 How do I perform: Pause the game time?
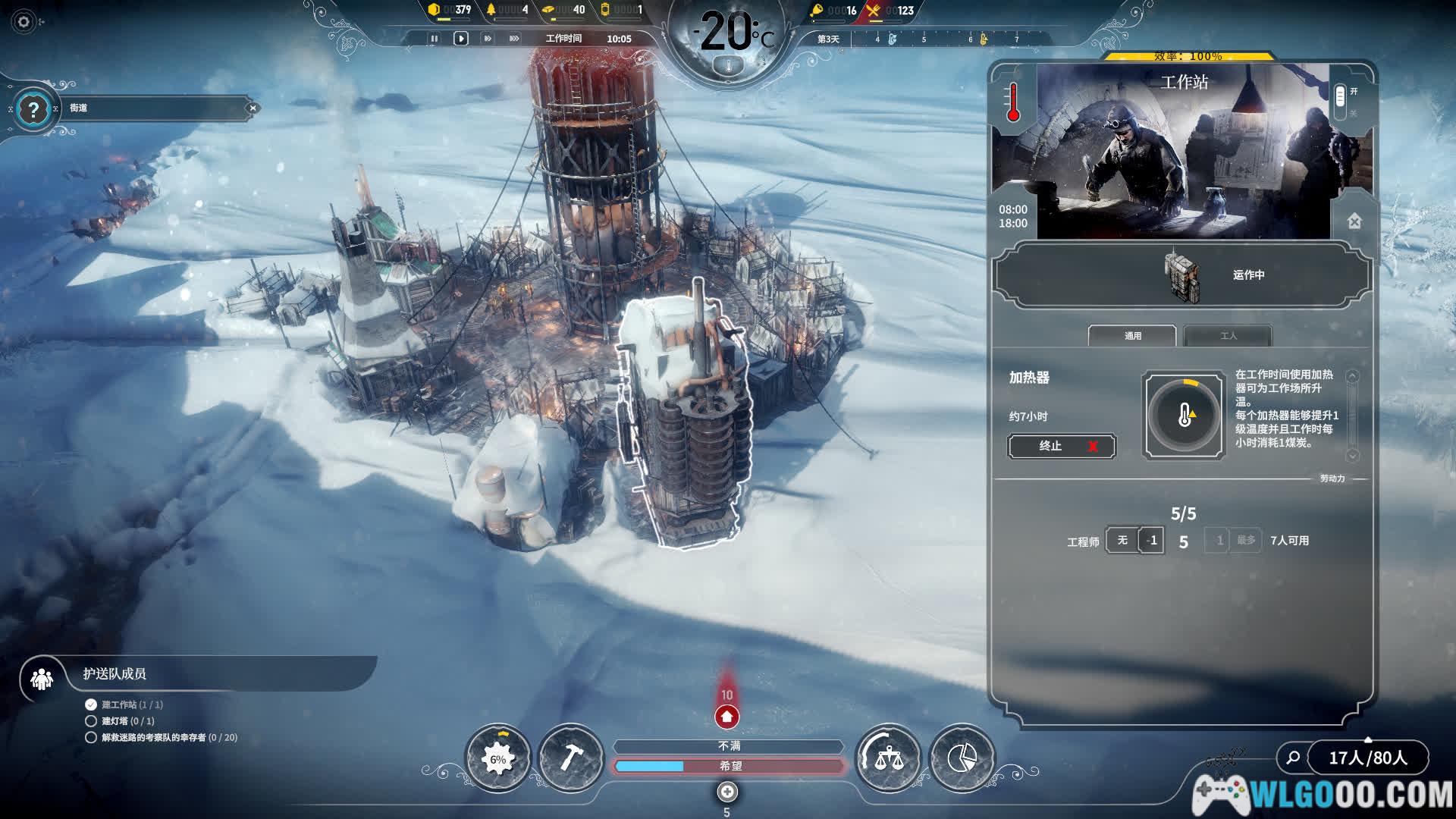(435, 39)
